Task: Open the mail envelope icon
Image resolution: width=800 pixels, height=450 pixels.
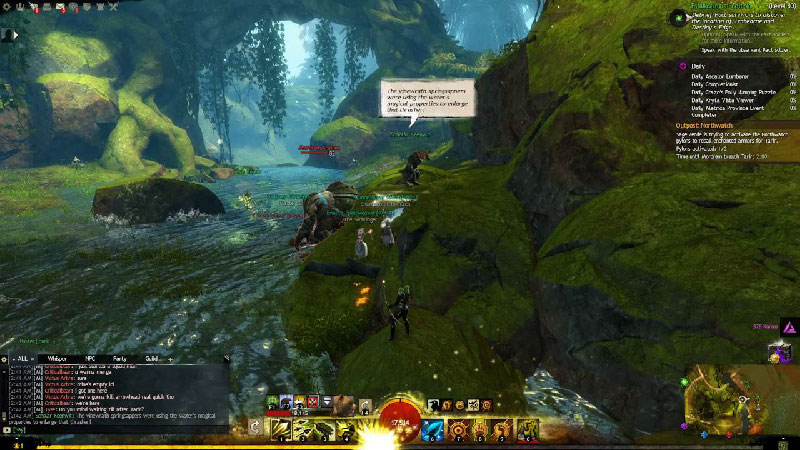Action: pos(61,7)
